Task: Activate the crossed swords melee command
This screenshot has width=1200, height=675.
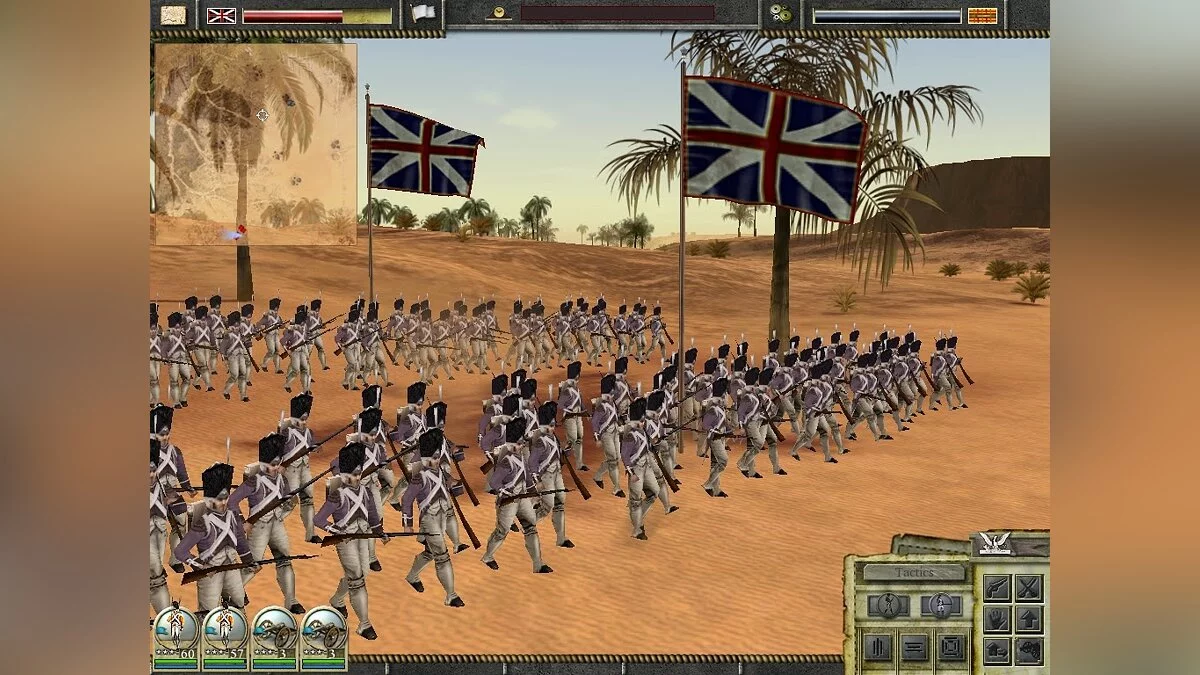Action: pos(1029,587)
